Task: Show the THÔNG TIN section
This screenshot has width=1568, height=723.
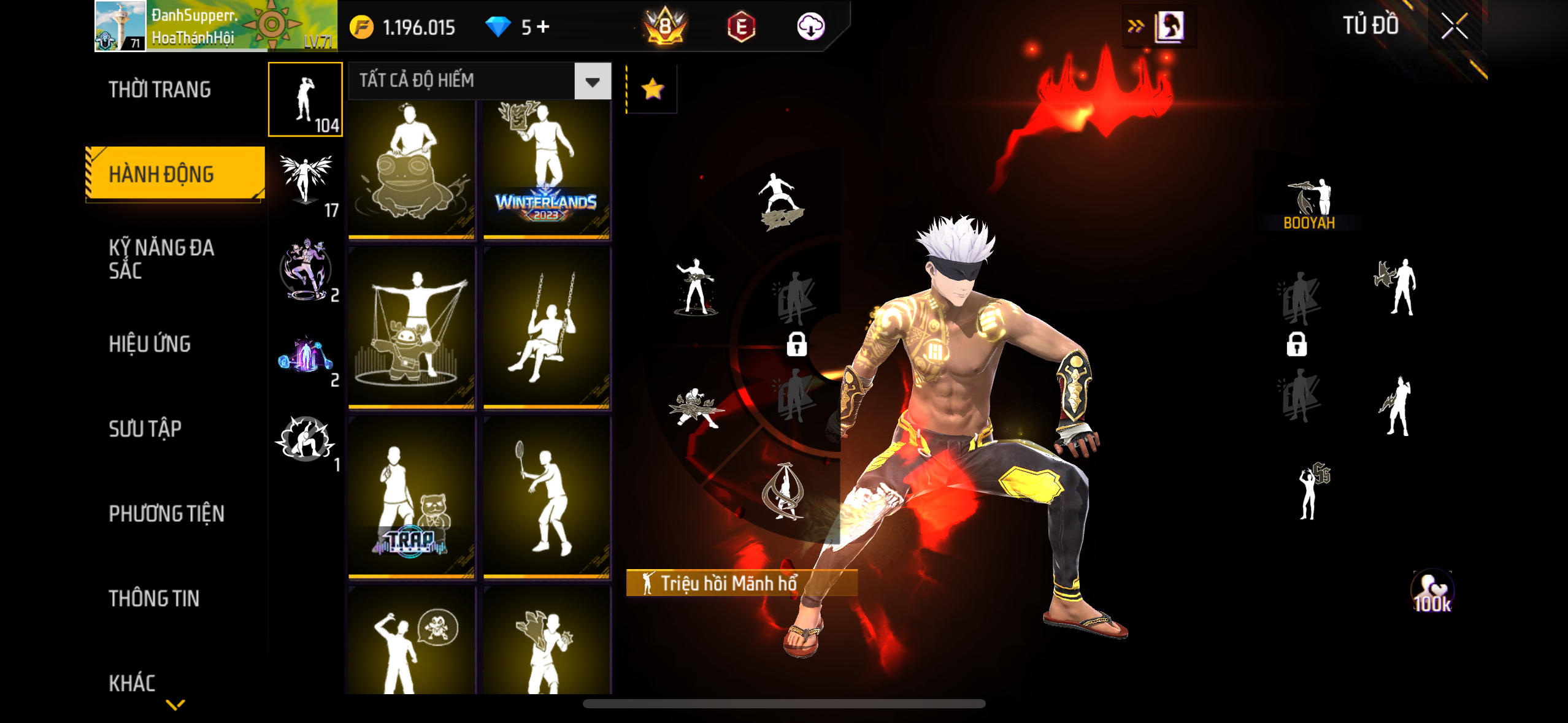Action: click(x=154, y=598)
